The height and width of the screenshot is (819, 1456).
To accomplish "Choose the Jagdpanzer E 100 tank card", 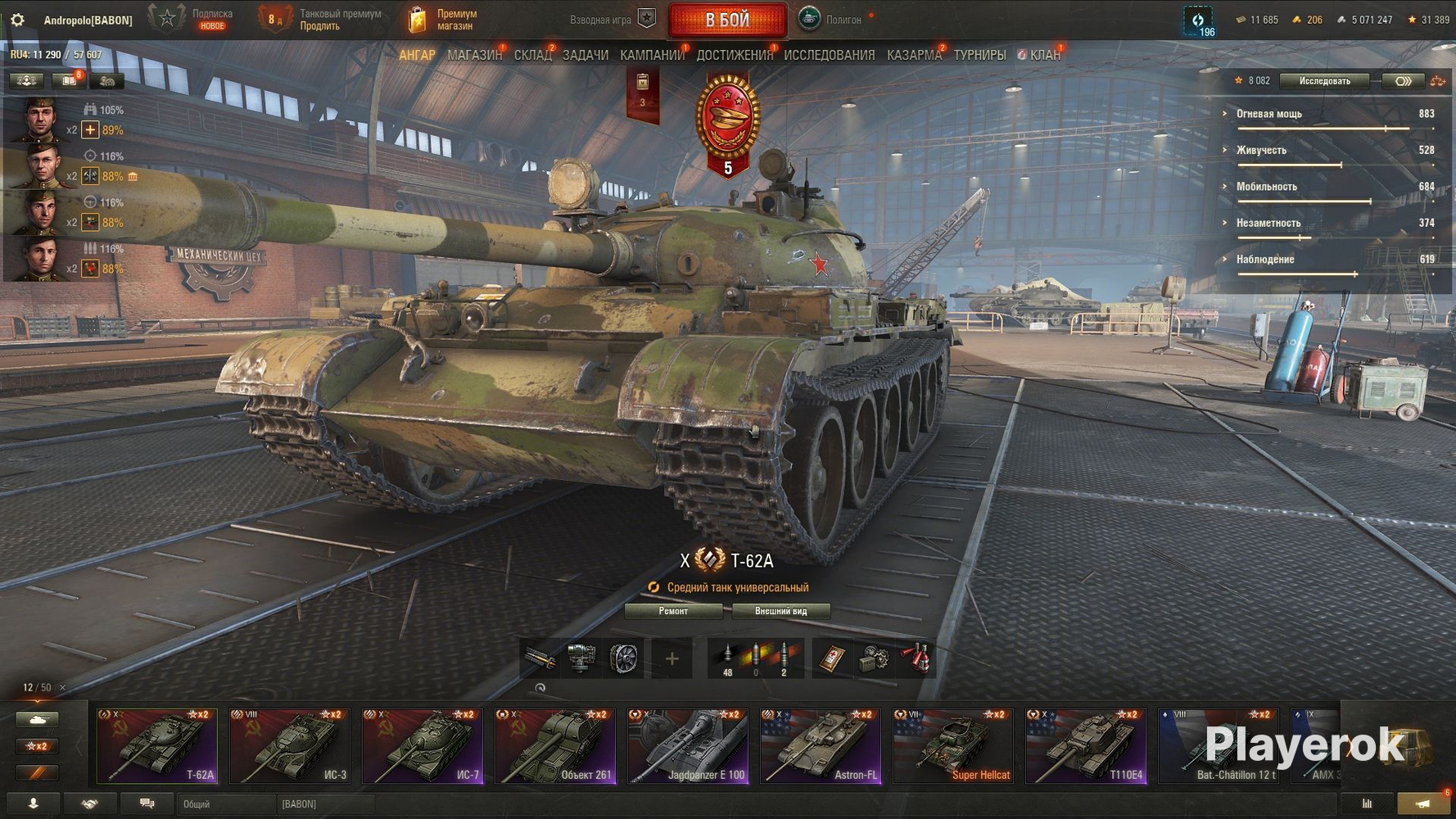I will [x=688, y=746].
